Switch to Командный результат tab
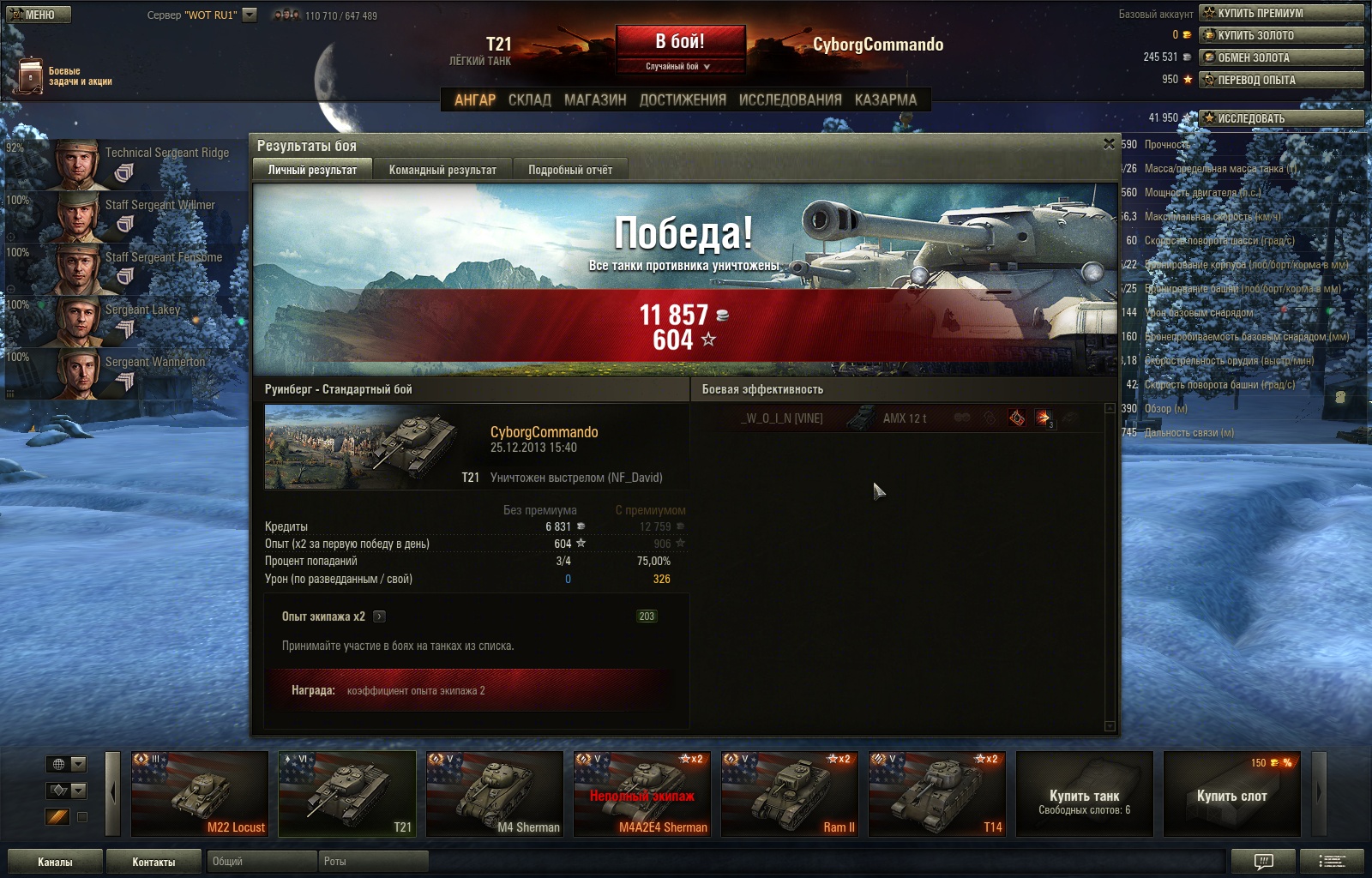This screenshot has height=878, width=1372. (442, 170)
